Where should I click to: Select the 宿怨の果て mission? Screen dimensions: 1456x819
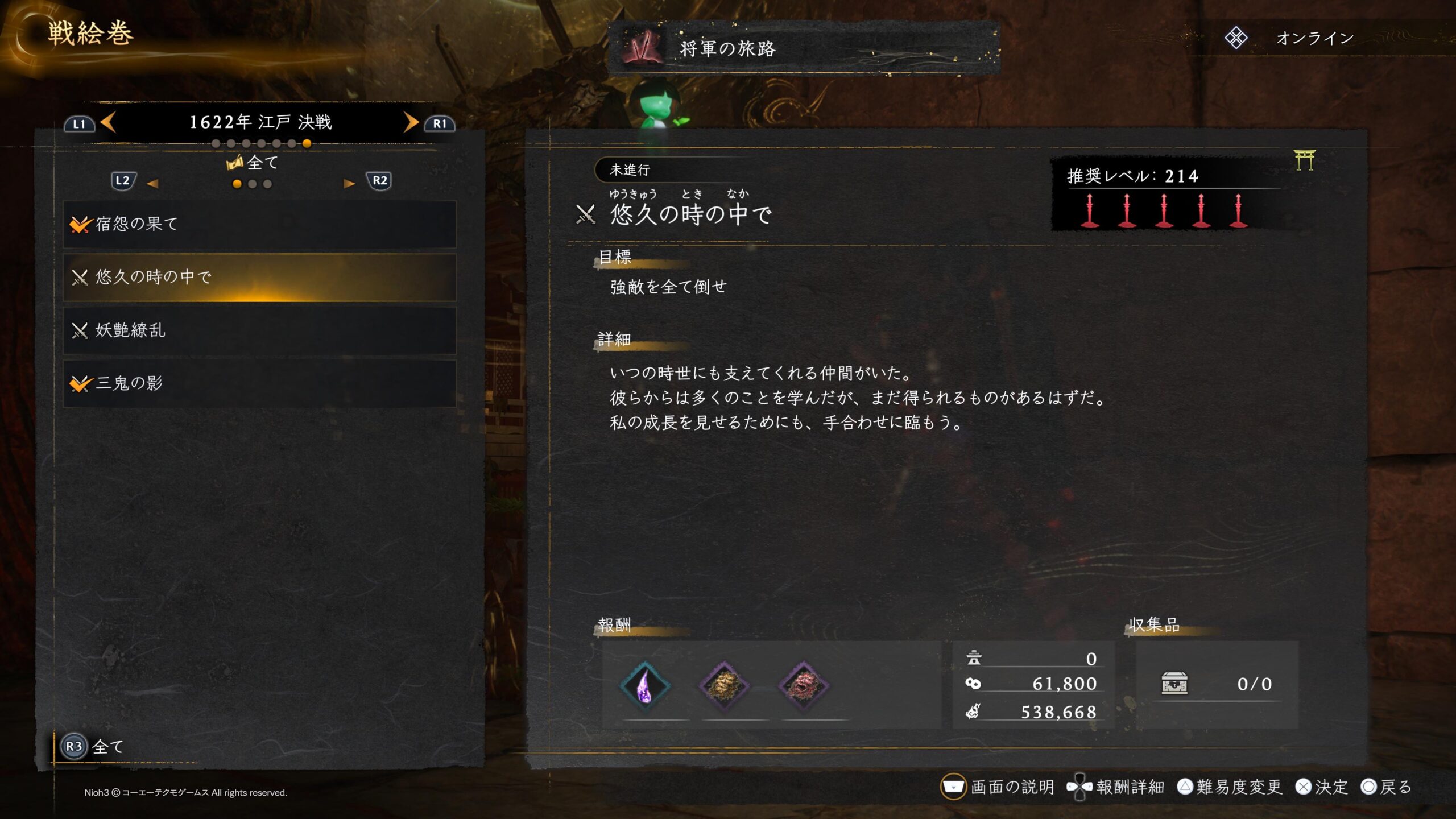coord(259,224)
